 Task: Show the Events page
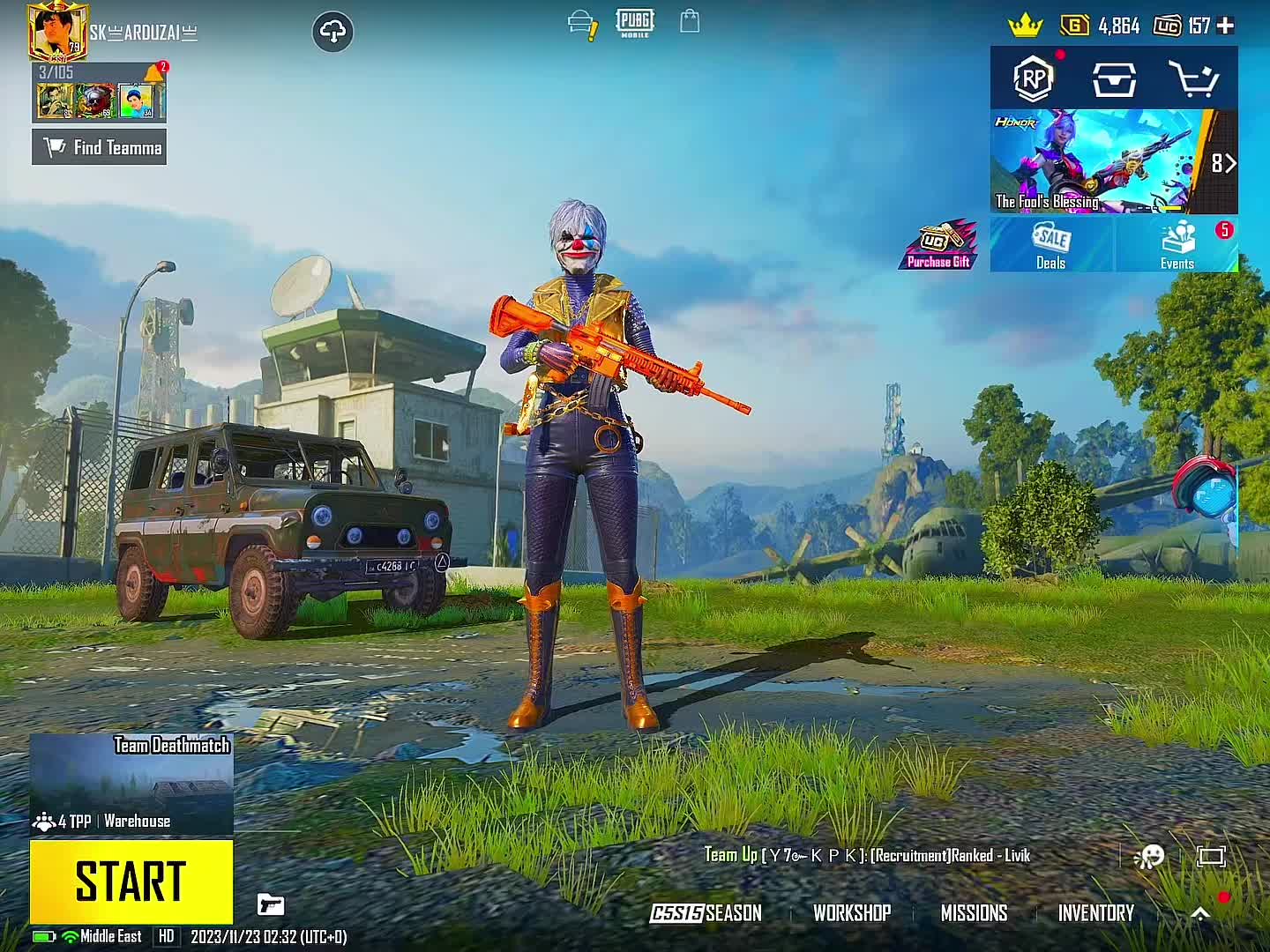click(1177, 245)
